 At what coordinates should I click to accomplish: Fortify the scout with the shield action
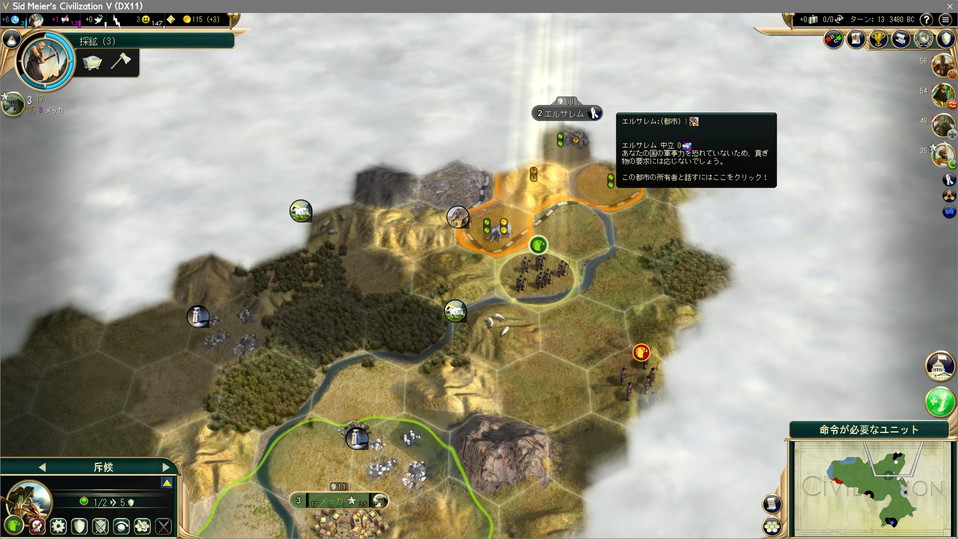pos(78,525)
